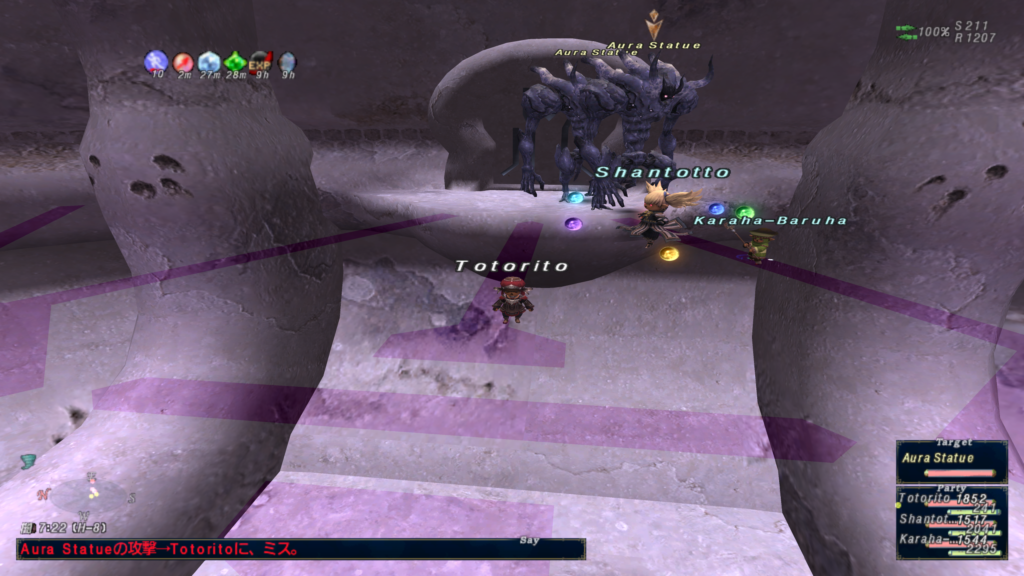Inspect the ice crystal buff icon
Image resolution: width=1024 pixels, height=576 pixels.
click(209, 62)
